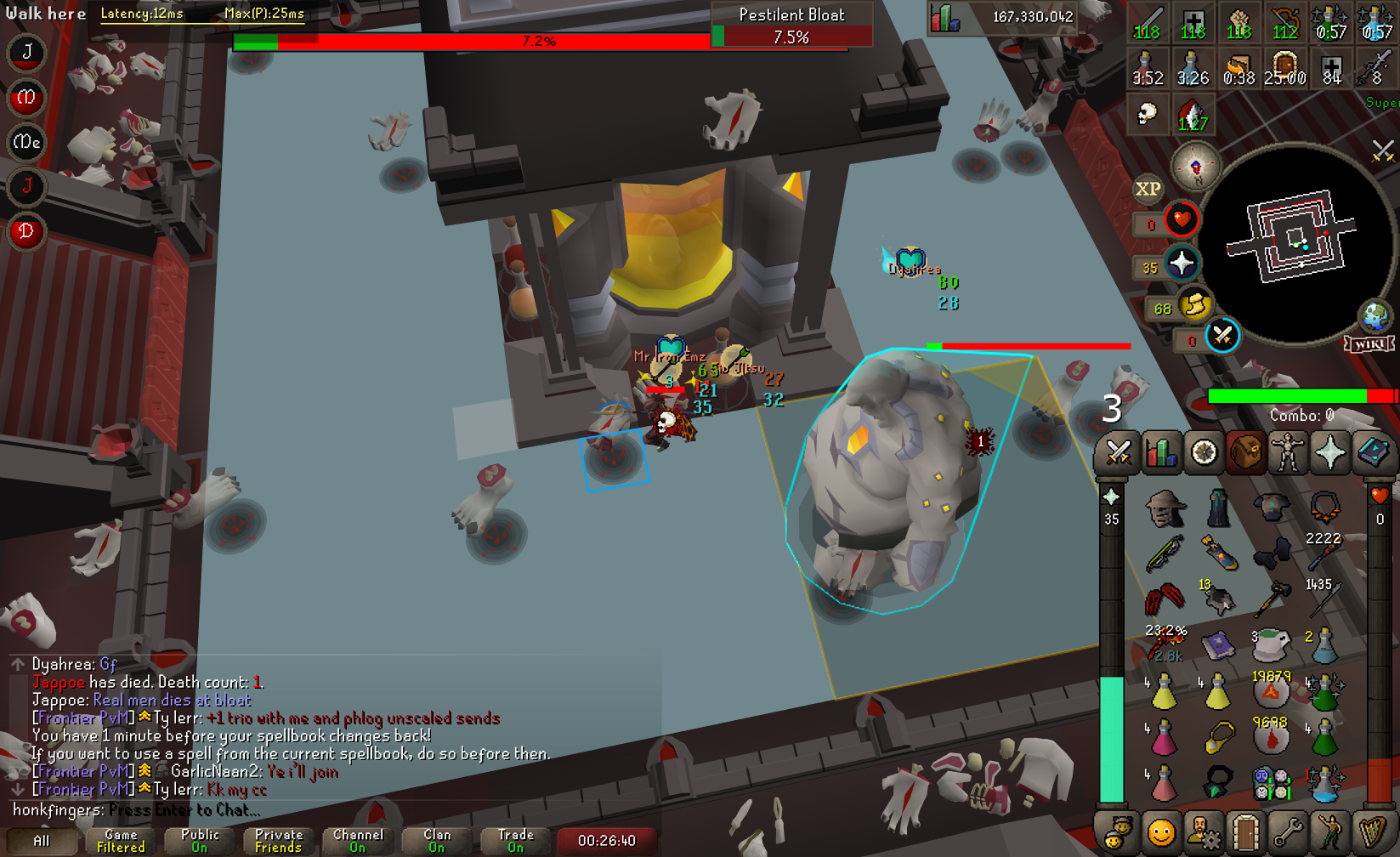Switch to the Spellbook tab
The height and width of the screenshot is (857, 1400).
pyautogui.click(x=1372, y=452)
